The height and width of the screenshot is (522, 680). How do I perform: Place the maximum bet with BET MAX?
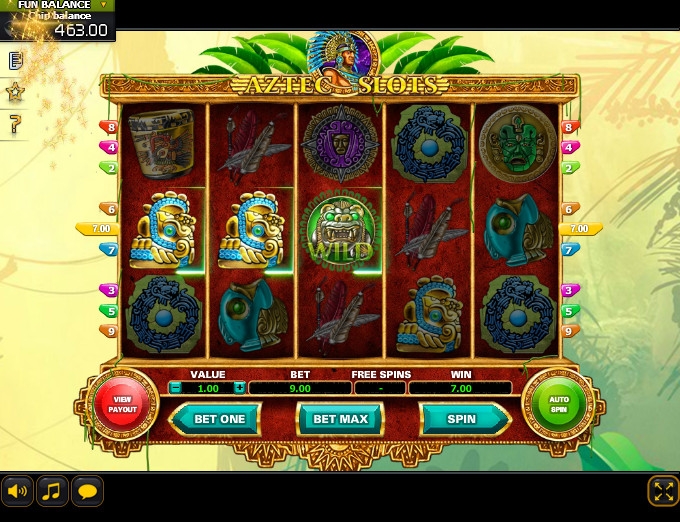(x=341, y=419)
